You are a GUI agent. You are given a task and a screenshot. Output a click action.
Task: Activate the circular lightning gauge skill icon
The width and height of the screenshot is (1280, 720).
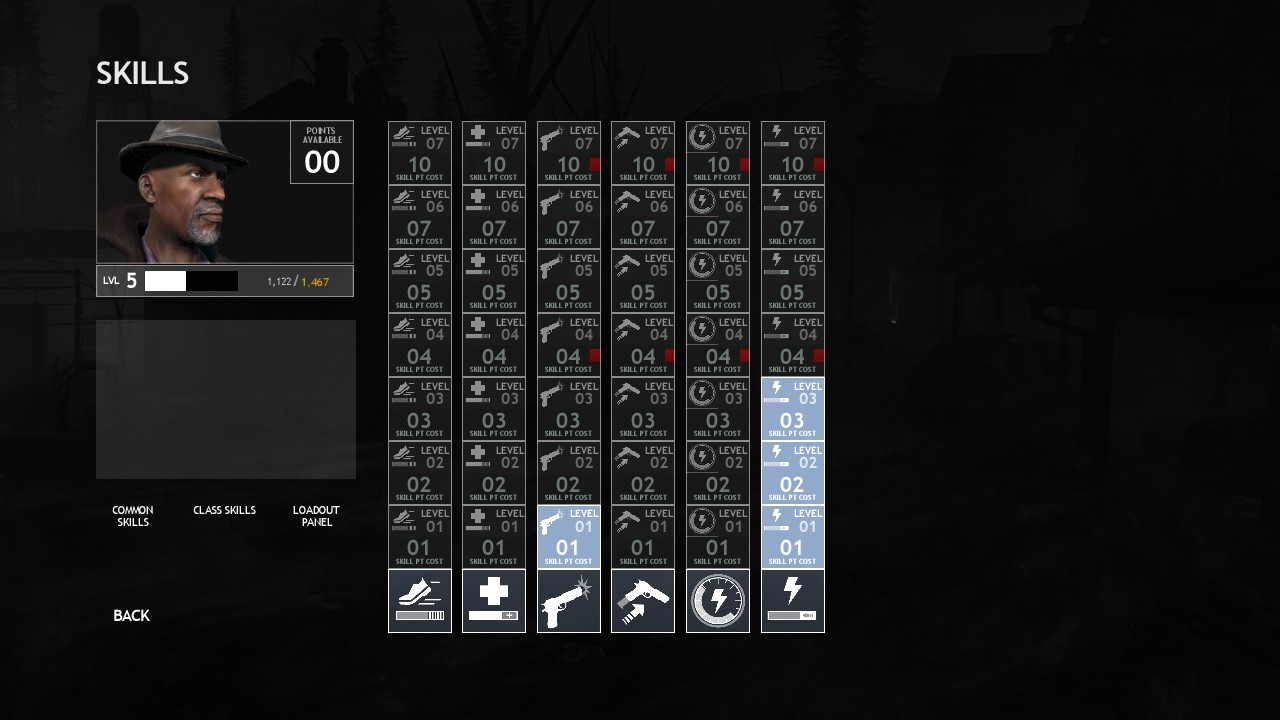click(x=718, y=601)
